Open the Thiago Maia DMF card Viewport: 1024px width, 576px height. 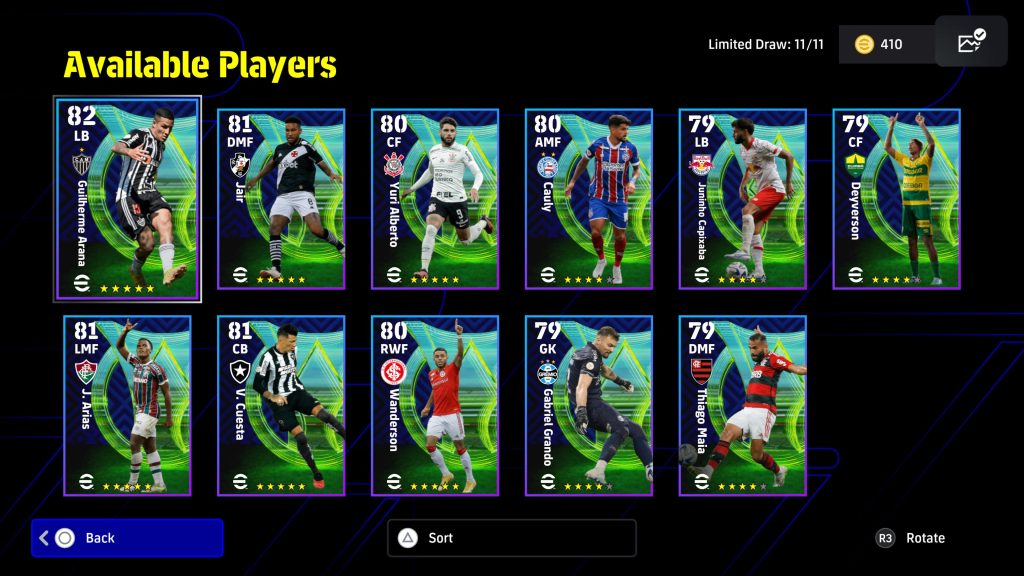tap(743, 405)
